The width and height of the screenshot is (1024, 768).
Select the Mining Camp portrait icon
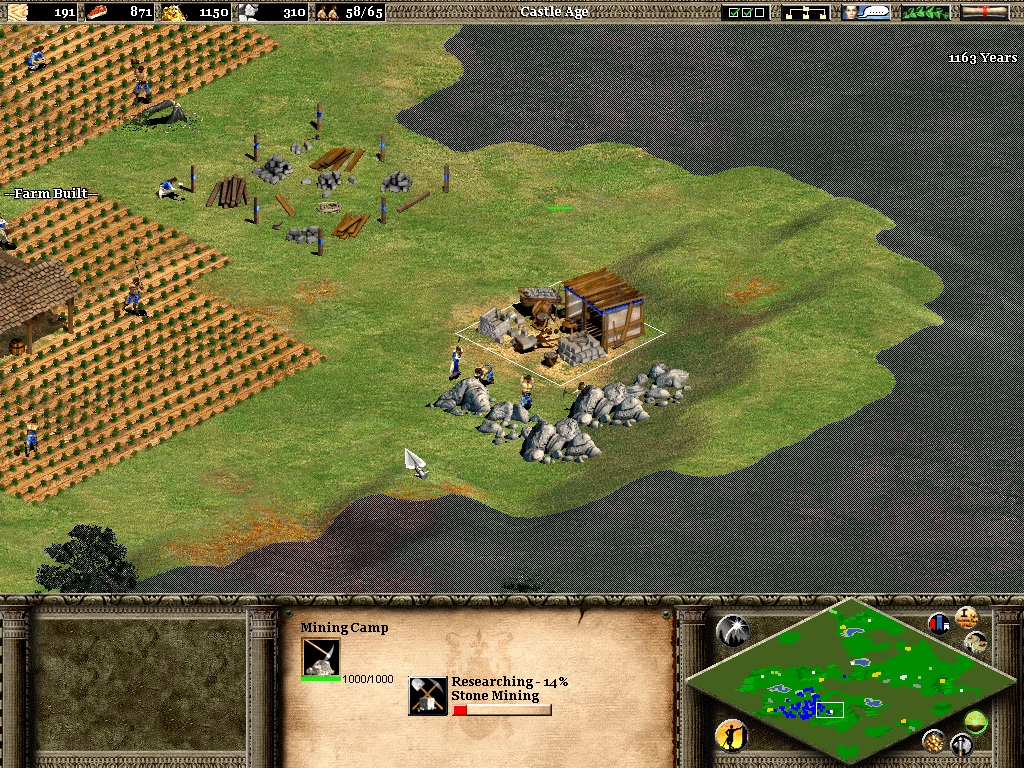coord(321,657)
